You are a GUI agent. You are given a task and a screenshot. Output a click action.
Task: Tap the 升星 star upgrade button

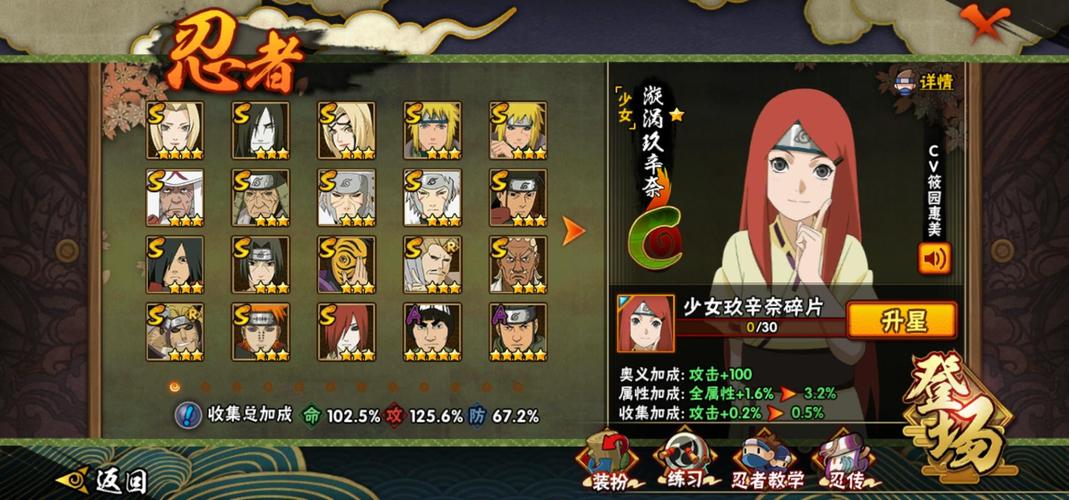901,320
